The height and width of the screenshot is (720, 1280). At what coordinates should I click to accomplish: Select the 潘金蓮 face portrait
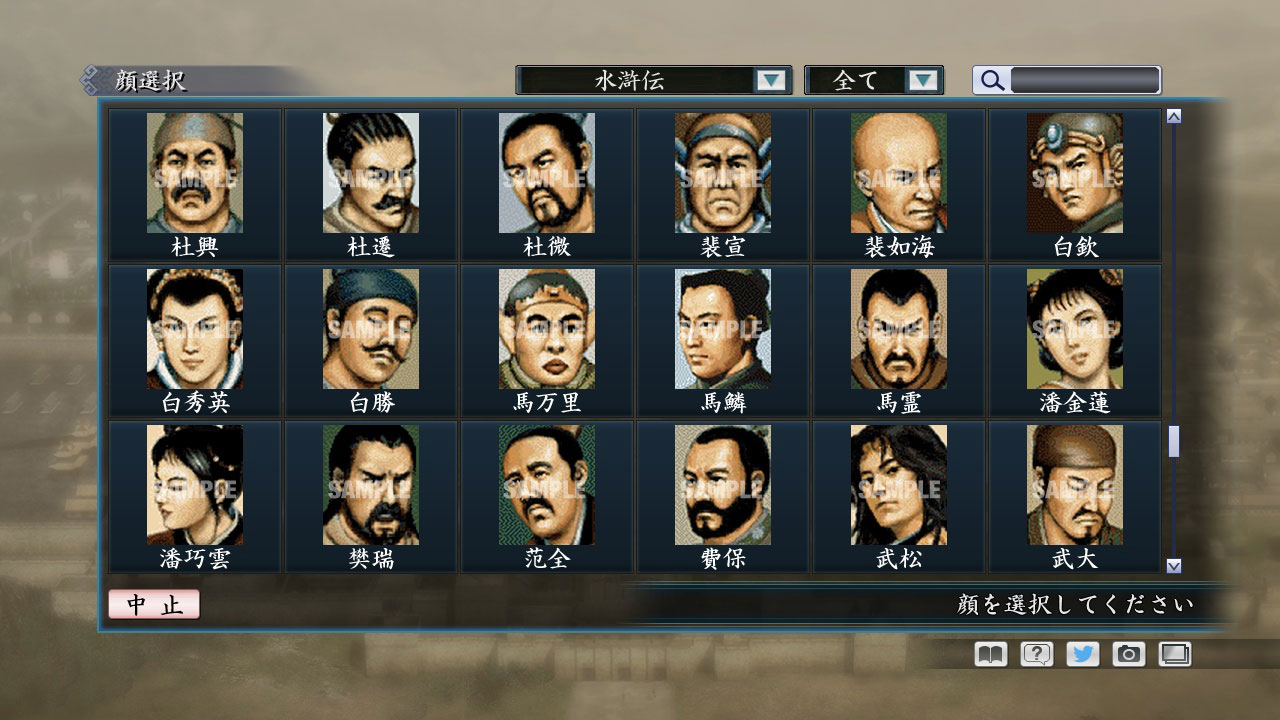(x=1074, y=328)
